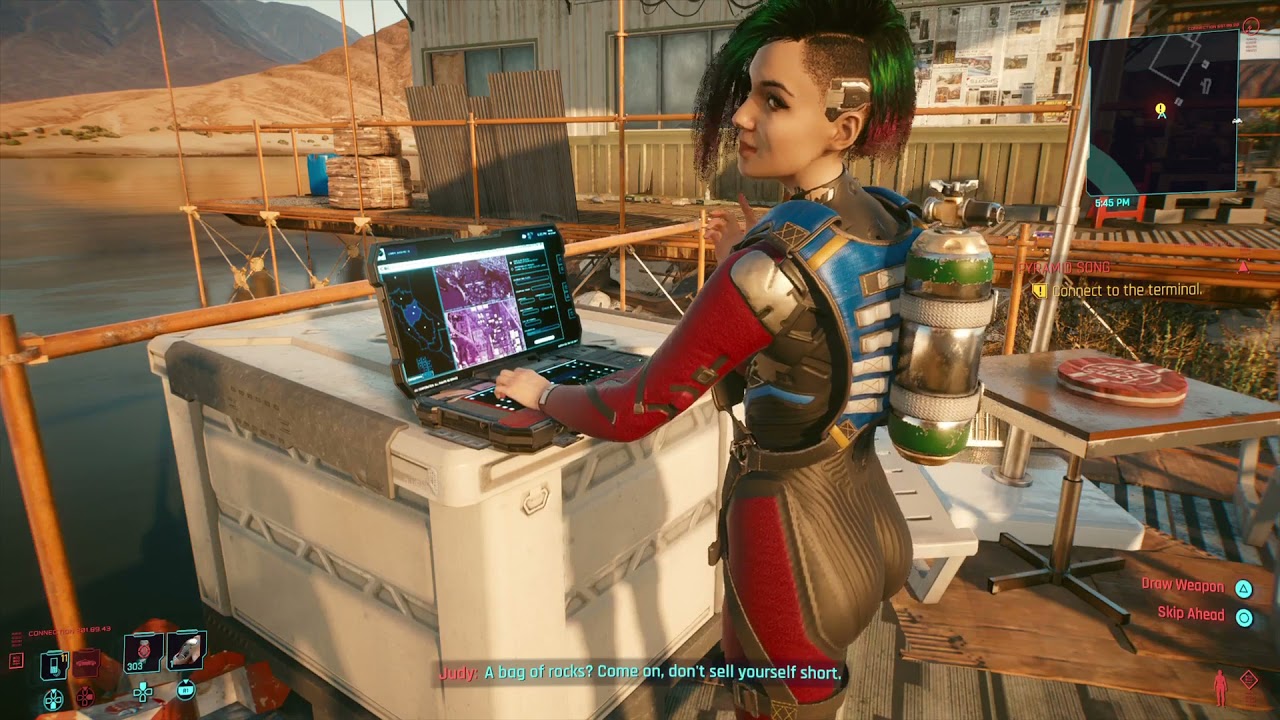Screen dimensions: 1280x720
Task: Click the red body status figure icon
Action: coord(1220,688)
